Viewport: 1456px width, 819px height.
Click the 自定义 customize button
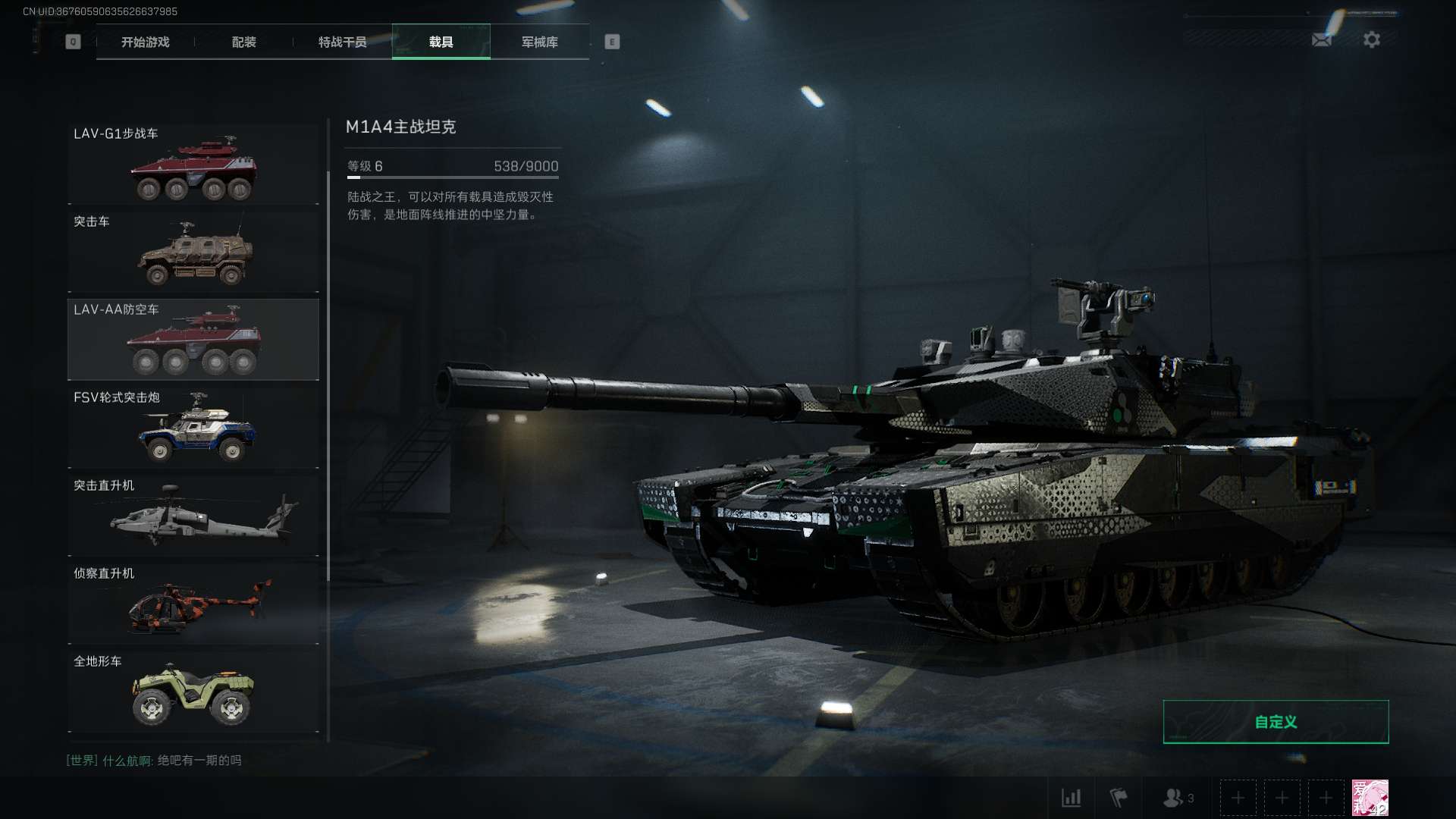tap(1276, 722)
